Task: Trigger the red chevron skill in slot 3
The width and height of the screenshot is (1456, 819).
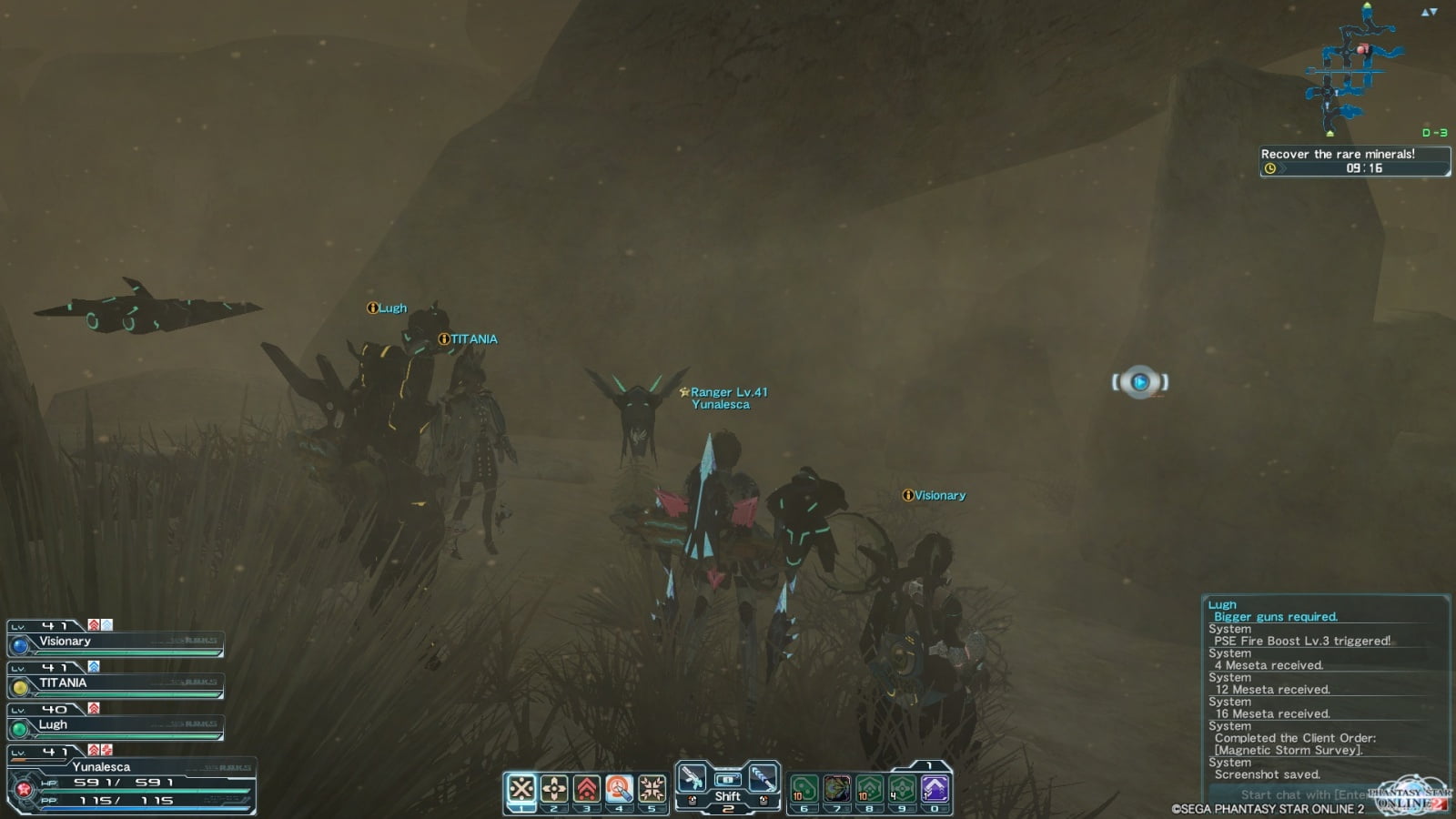Action: click(587, 788)
